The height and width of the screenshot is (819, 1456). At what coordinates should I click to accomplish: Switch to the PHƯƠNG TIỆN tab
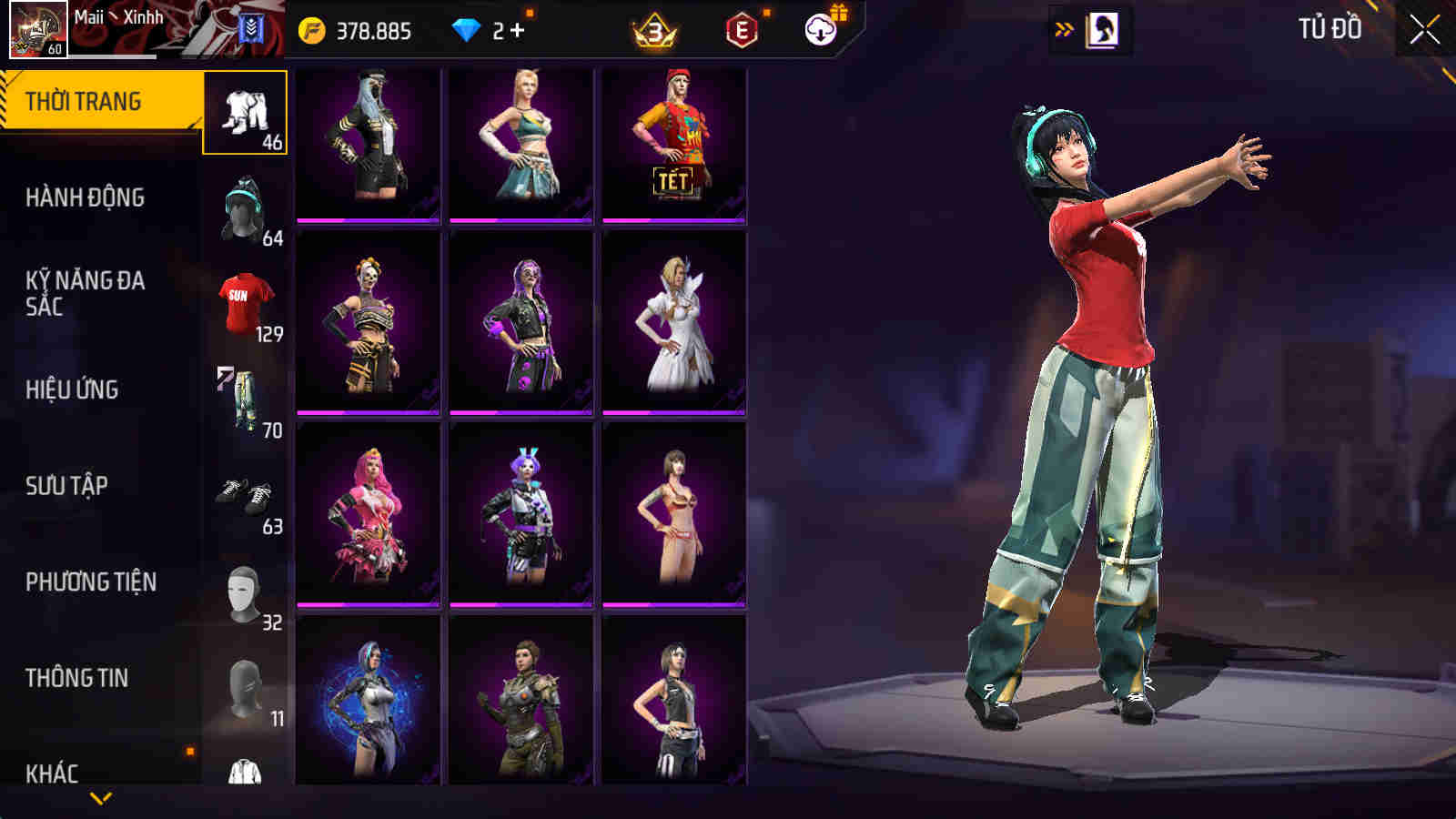(x=91, y=580)
